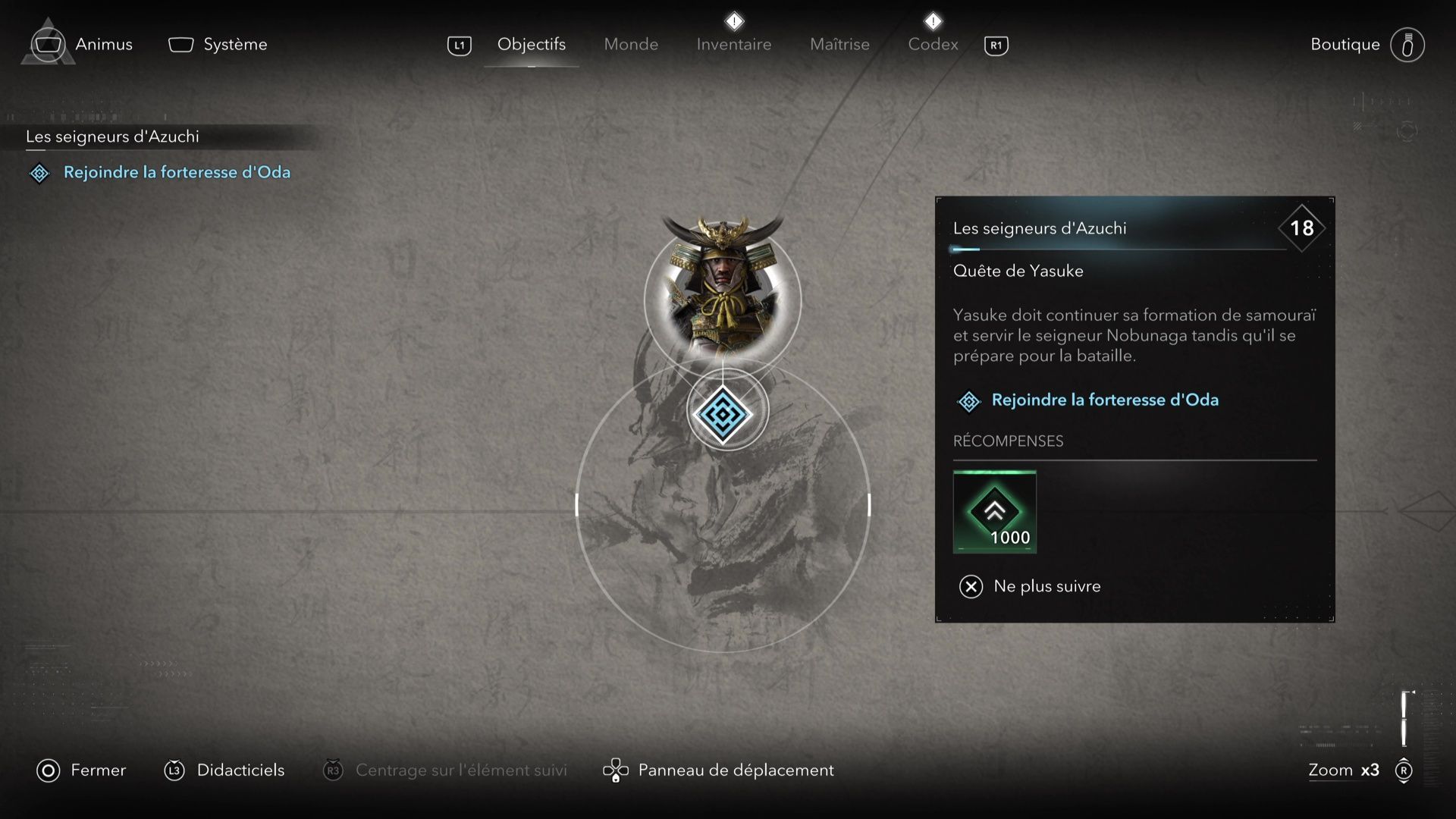Open the Inventaire tab
Viewport: 1456px width, 819px height.
pos(733,44)
